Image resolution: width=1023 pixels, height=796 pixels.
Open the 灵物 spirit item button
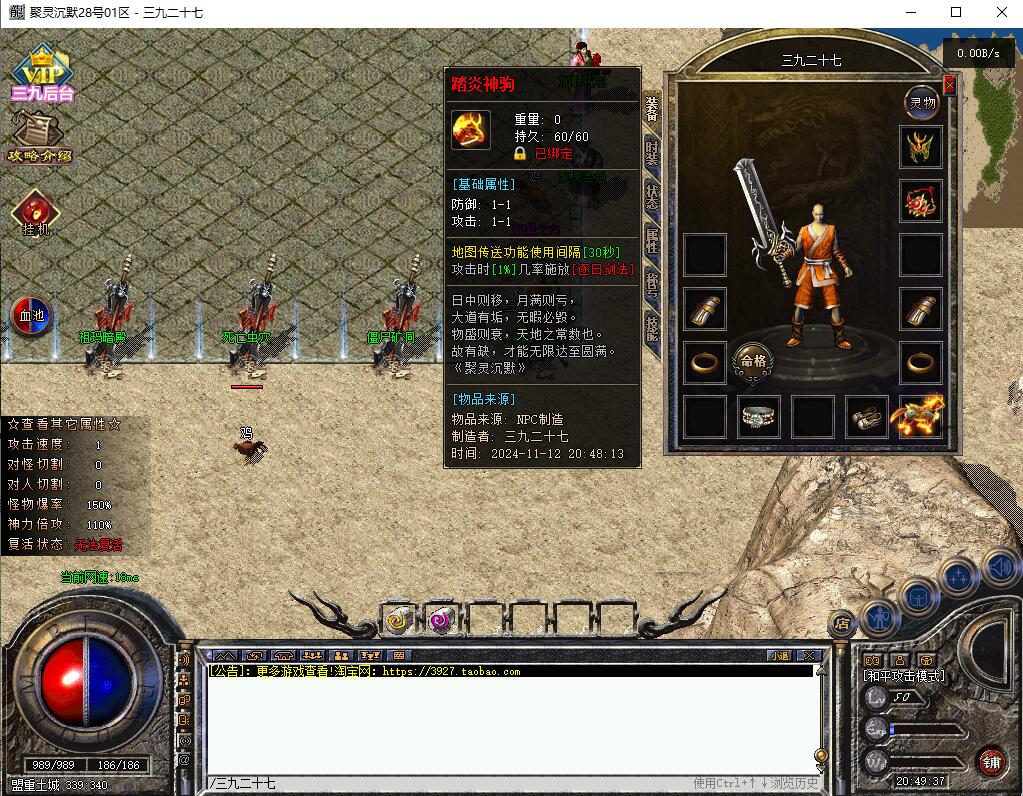921,102
